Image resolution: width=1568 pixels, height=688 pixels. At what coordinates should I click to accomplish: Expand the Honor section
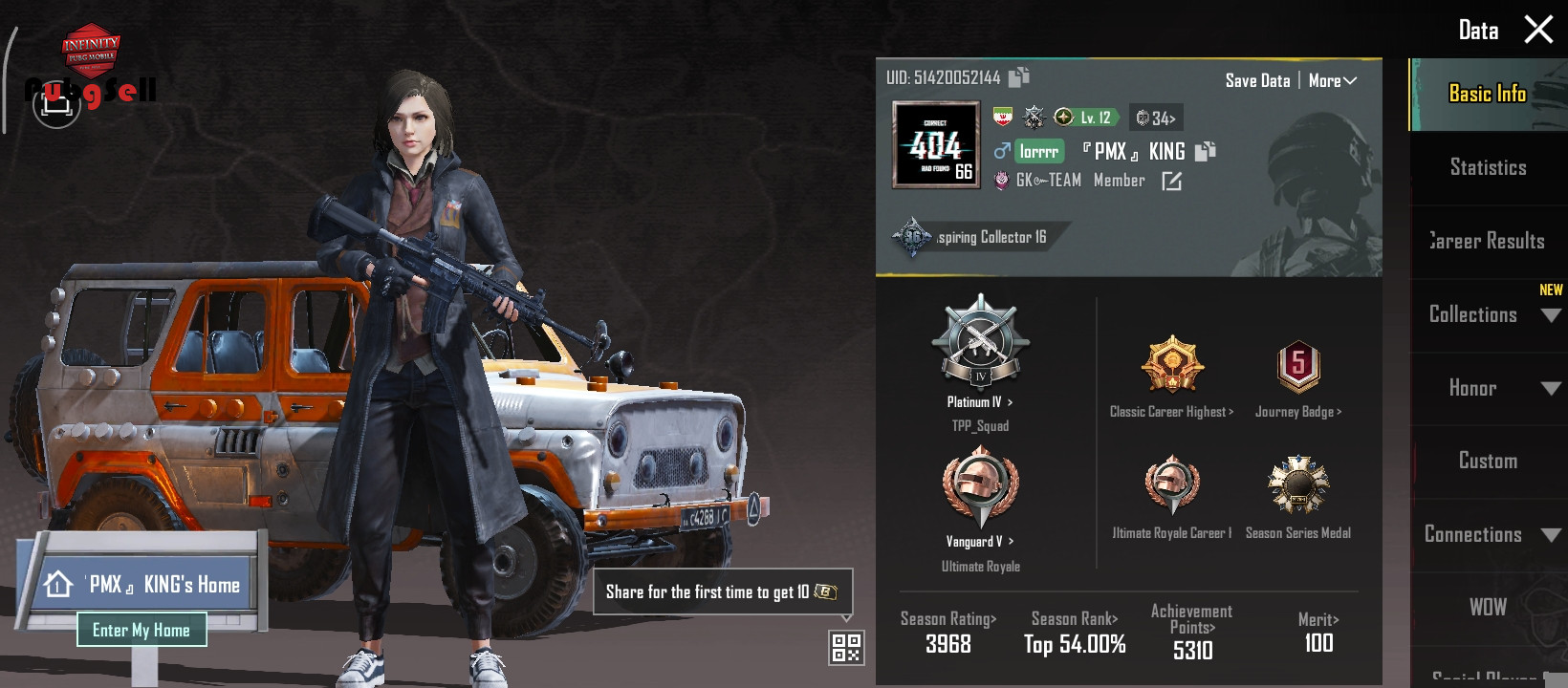[x=1488, y=388]
